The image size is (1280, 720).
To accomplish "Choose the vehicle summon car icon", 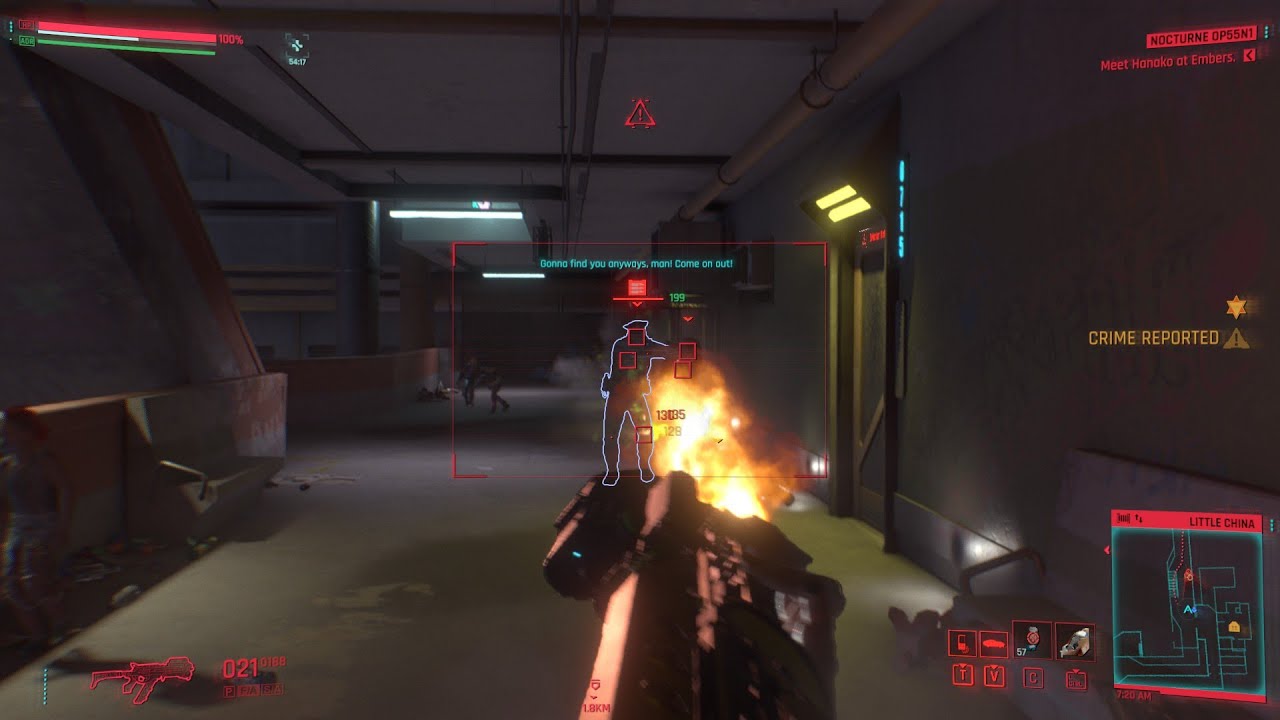I will [994, 643].
